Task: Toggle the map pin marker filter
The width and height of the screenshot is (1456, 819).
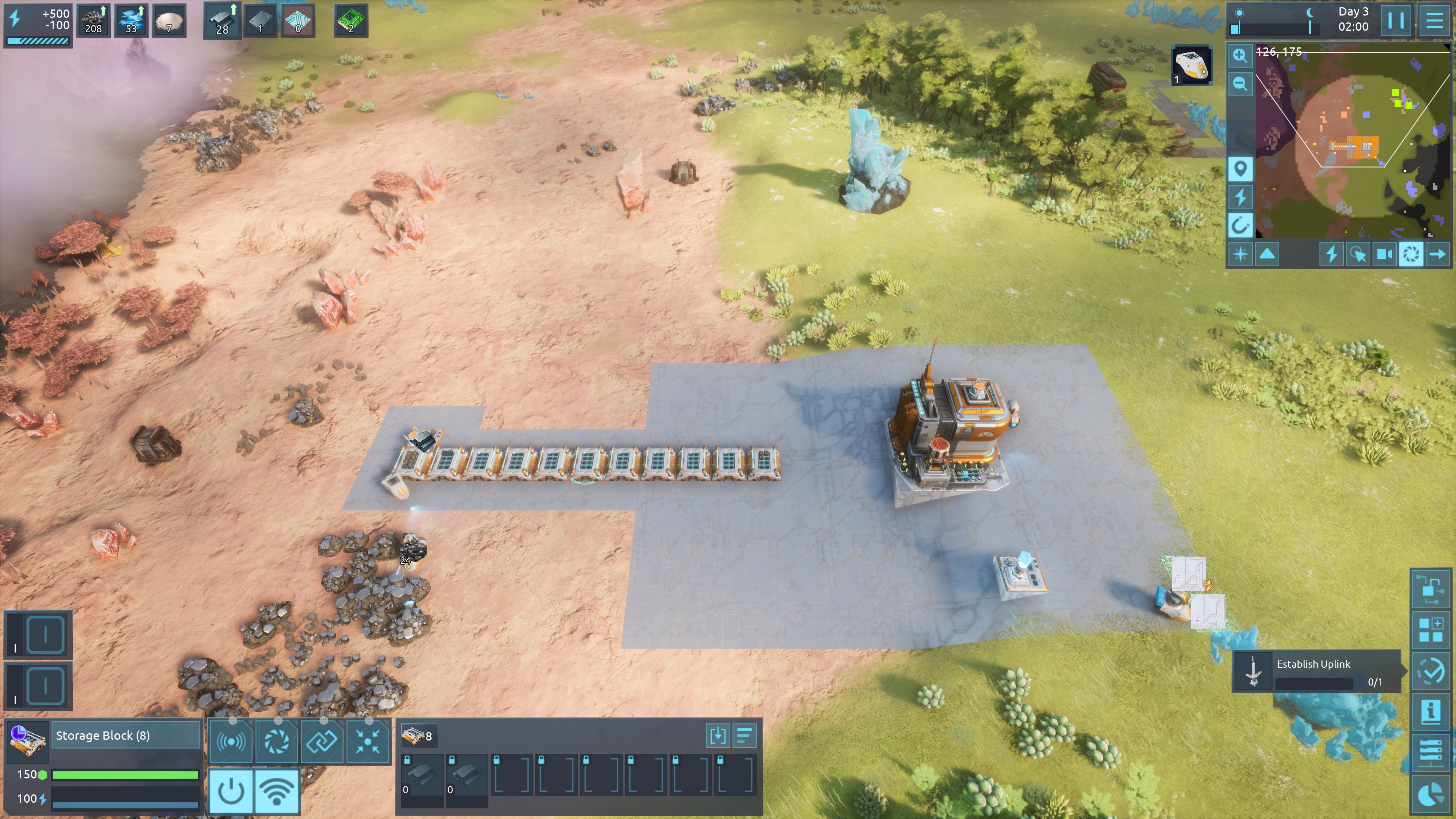Action: pos(1240,168)
